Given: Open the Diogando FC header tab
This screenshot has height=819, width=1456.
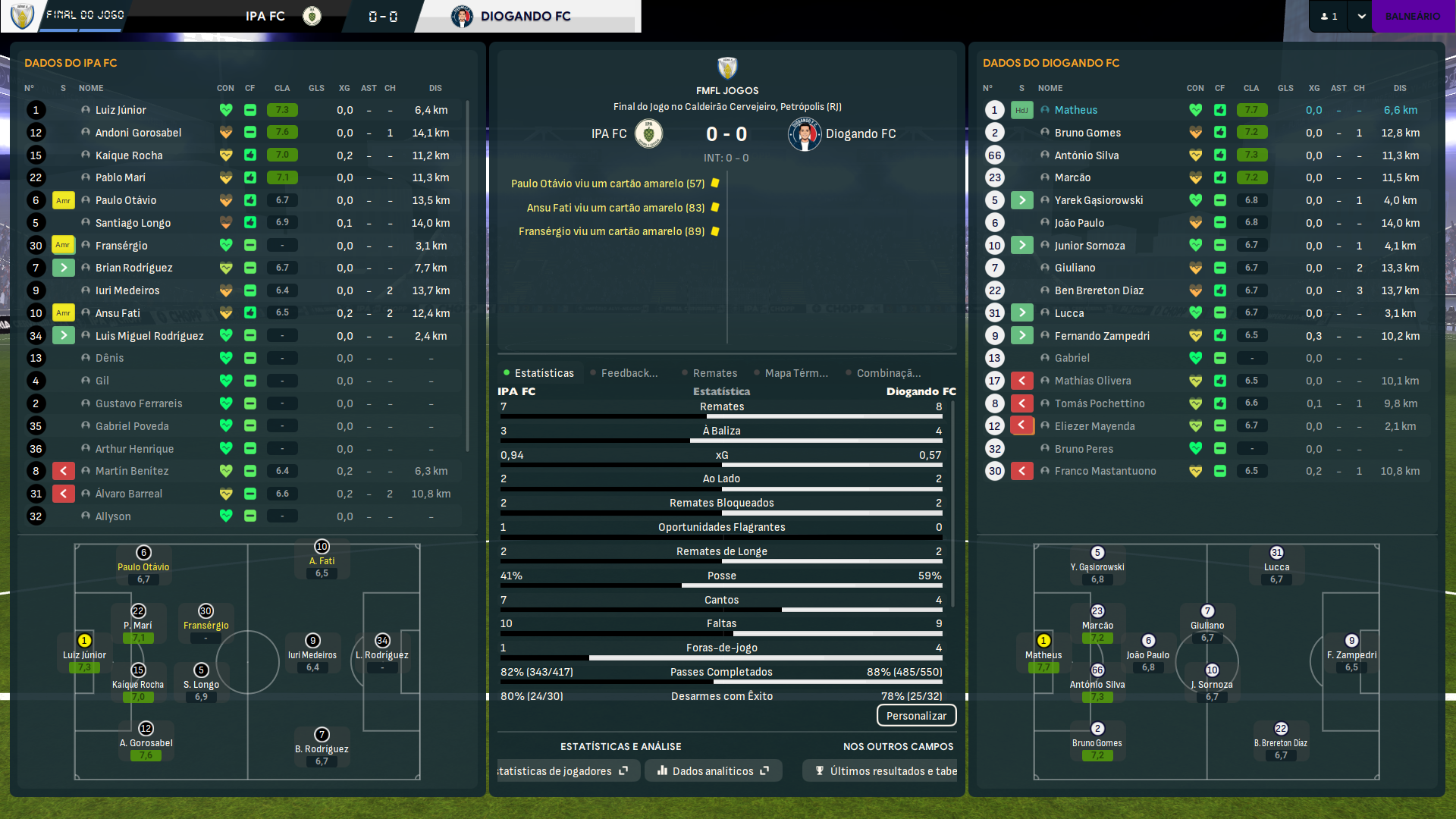Looking at the screenshot, I should coord(525,16).
